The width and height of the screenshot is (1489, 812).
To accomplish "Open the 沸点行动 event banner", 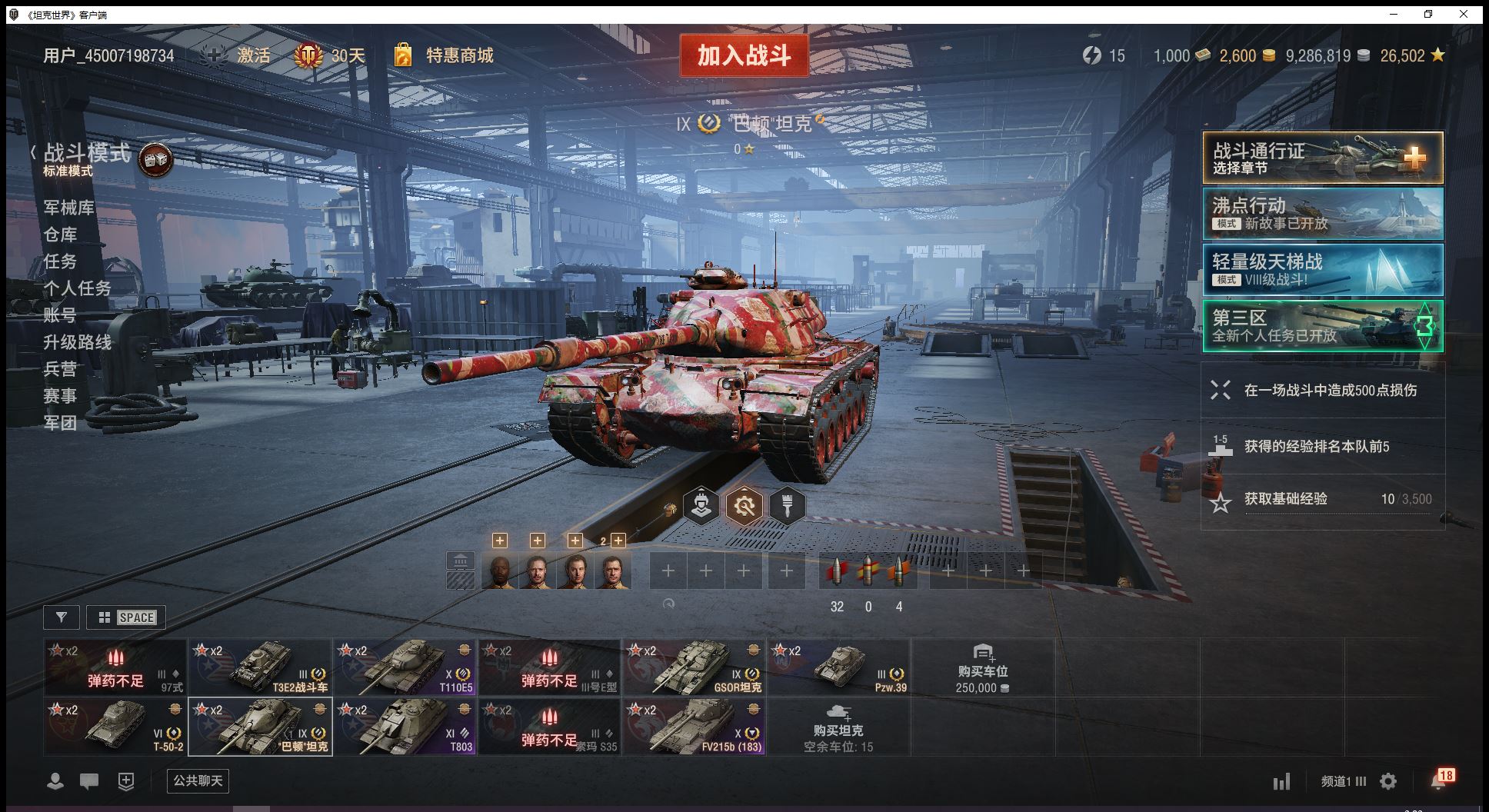I will point(1322,214).
